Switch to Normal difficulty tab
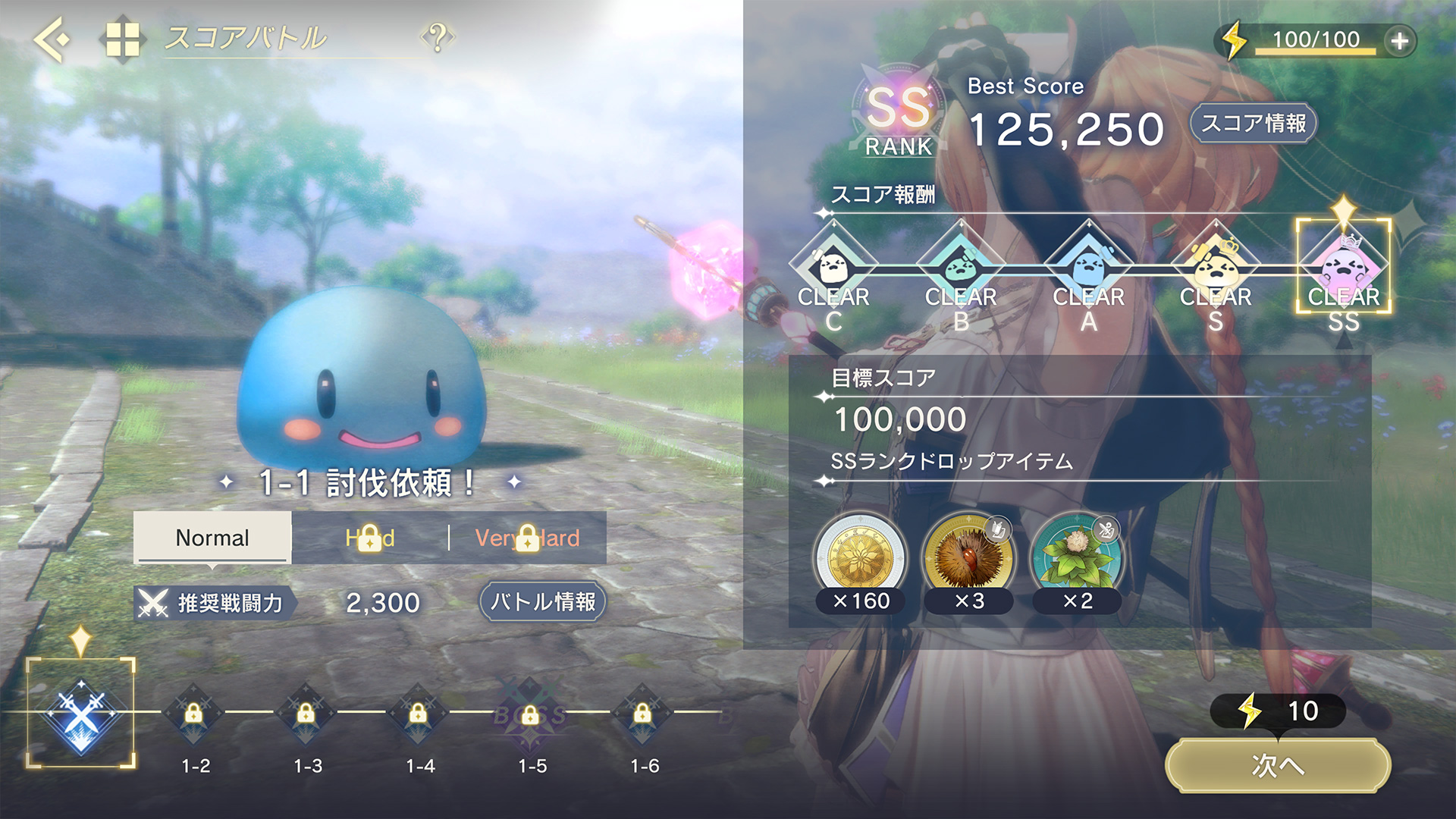The image size is (1456, 819). click(x=212, y=538)
